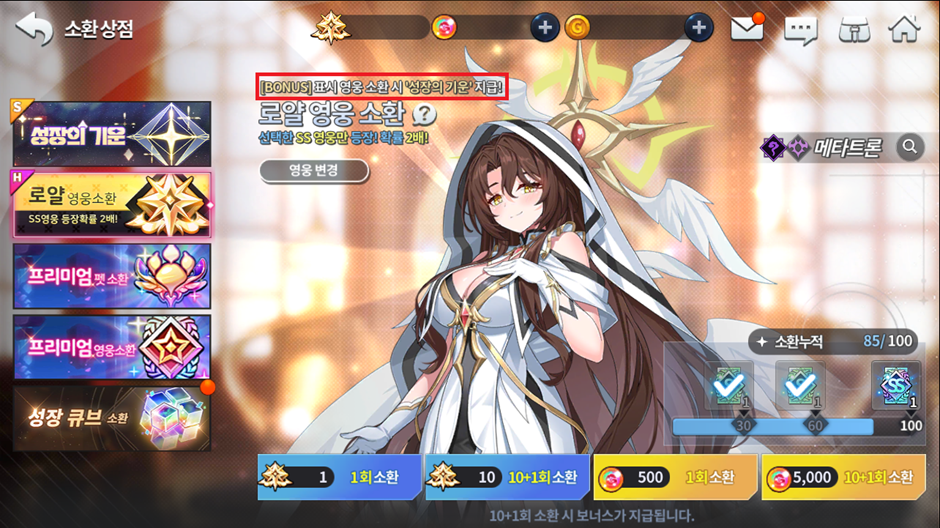Screen dimensions: 940x528
Task: Open the 성장 큐브 소환 tab
Action: 112,417
